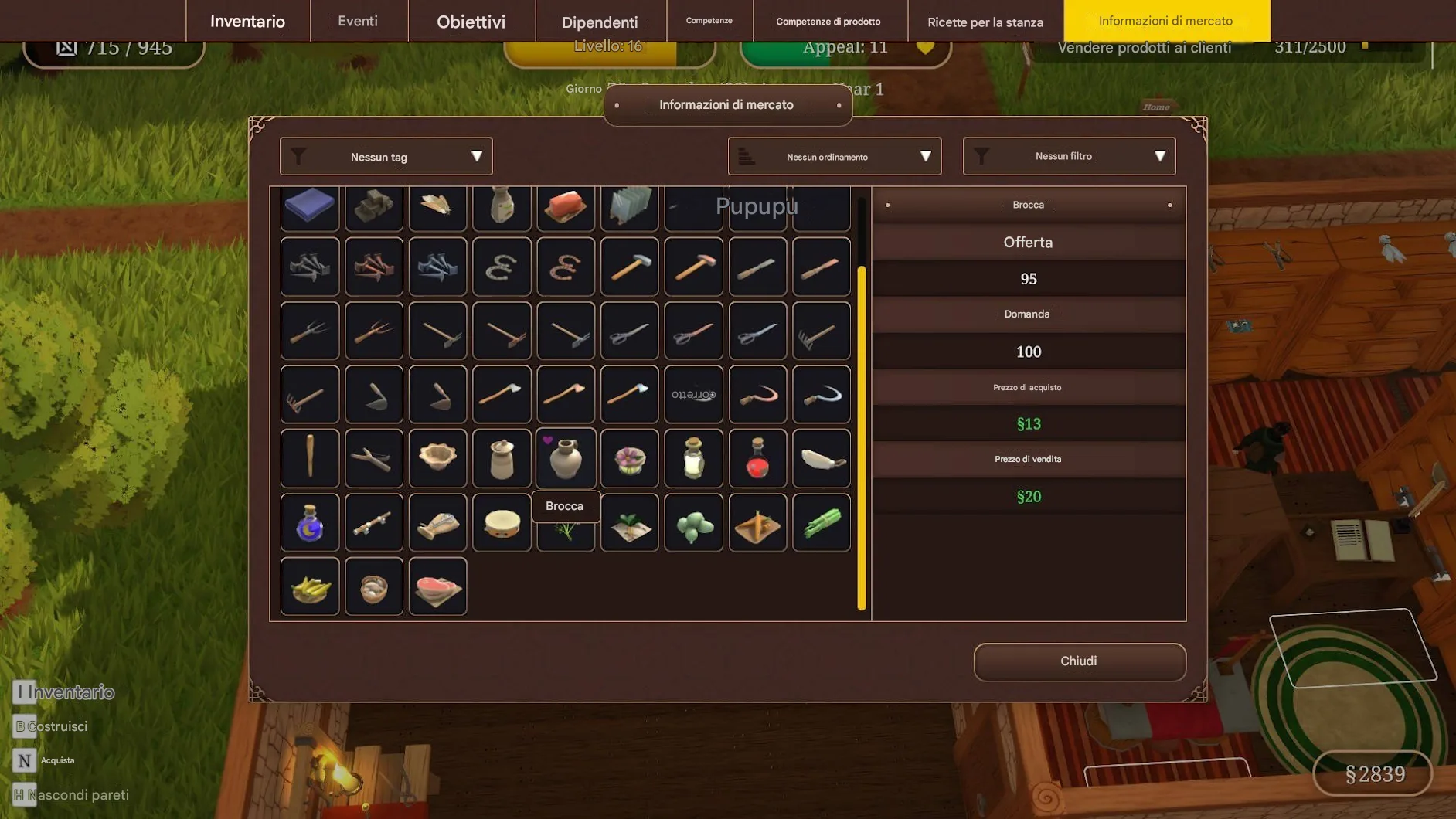Expand the Nessun ordinamento sorting dropdown
The width and height of the screenshot is (1456, 819).
pyautogui.click(x=834, y=157)
